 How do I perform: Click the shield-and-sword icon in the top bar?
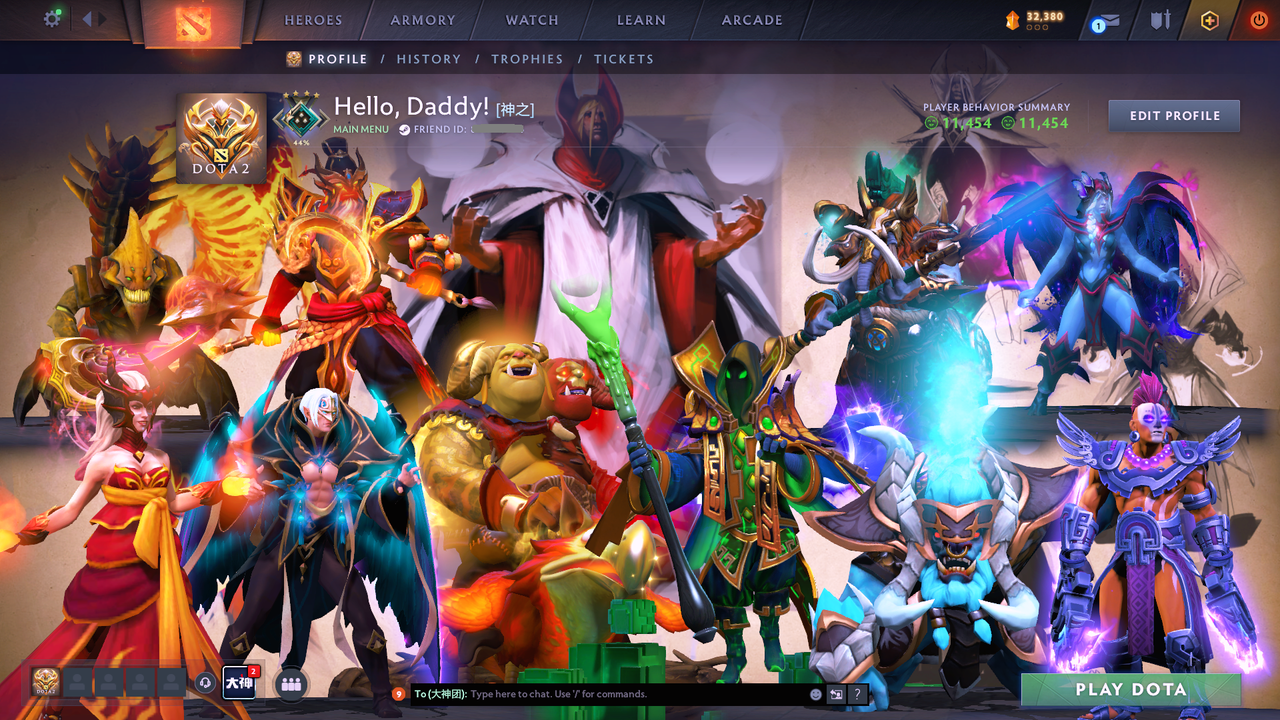[x=1161, y=20]
